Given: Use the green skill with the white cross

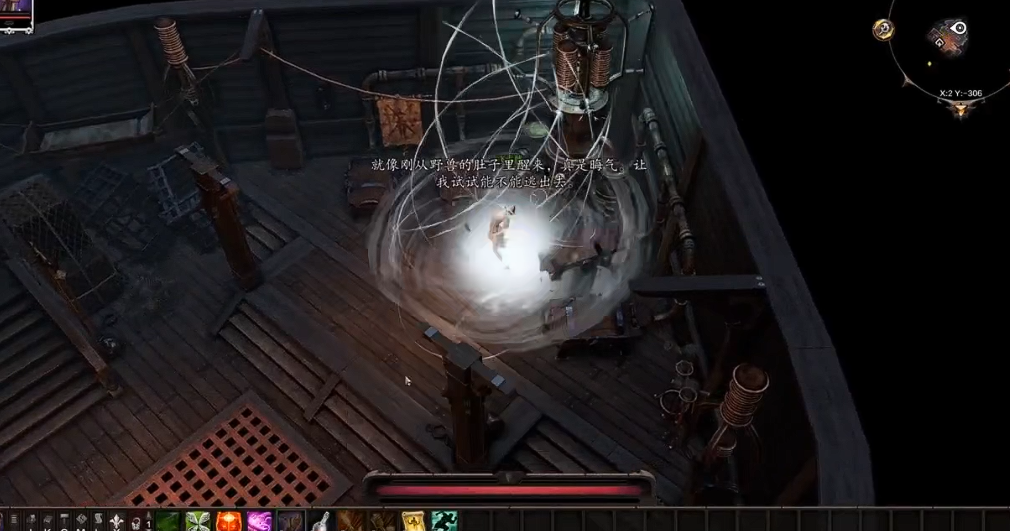Looking at the screenshot, I should pos(198,521).
